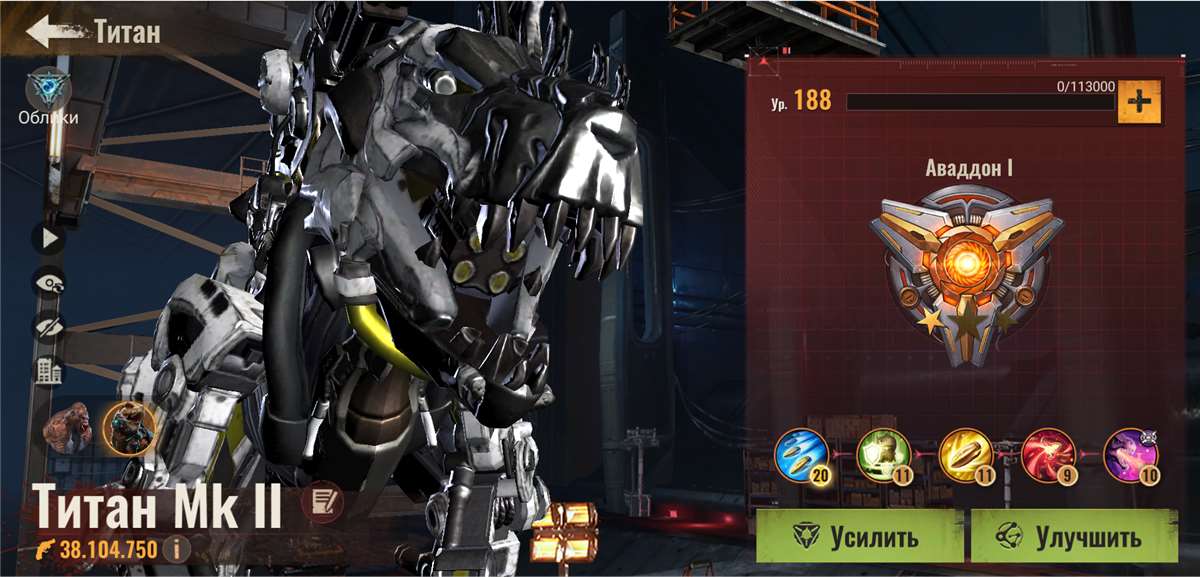Select the red fire skill level 9

(1048, 456)
